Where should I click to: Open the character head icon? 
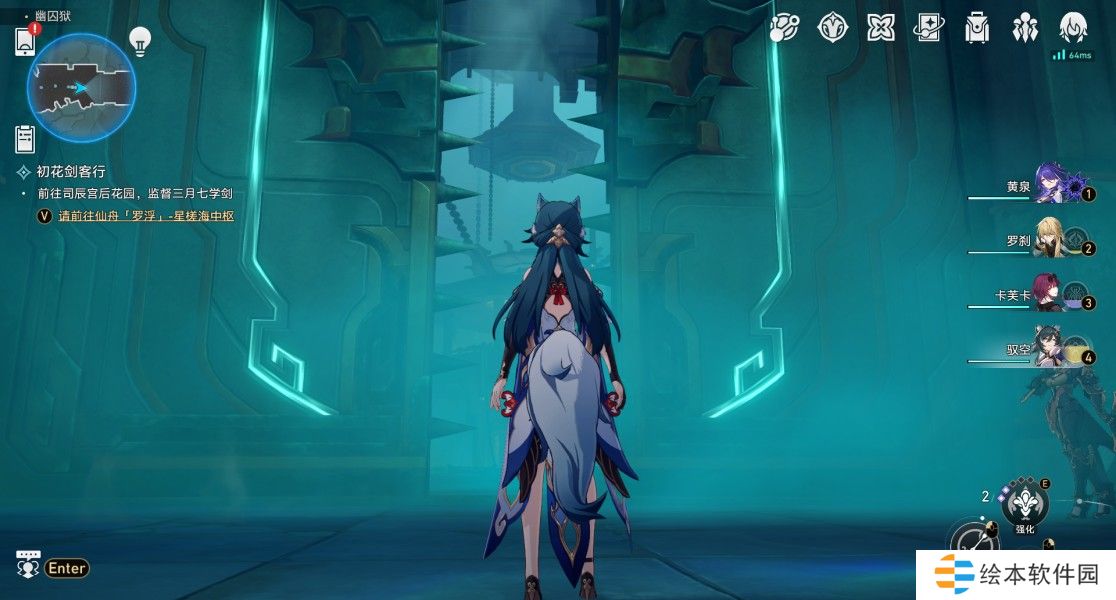tap(1074, 28)
